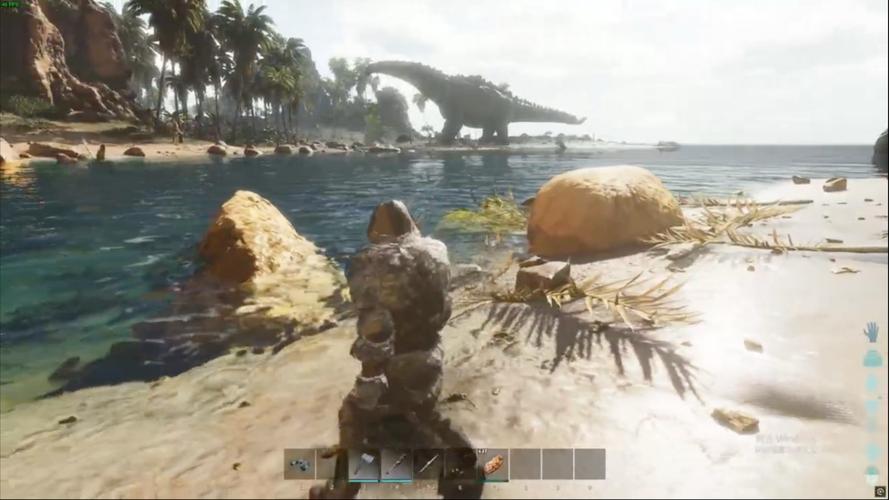Image resolution: width=889 pixels, height=500 pixels.
Task: Select the stone hatchet hotbar slot
Action: 363,463
